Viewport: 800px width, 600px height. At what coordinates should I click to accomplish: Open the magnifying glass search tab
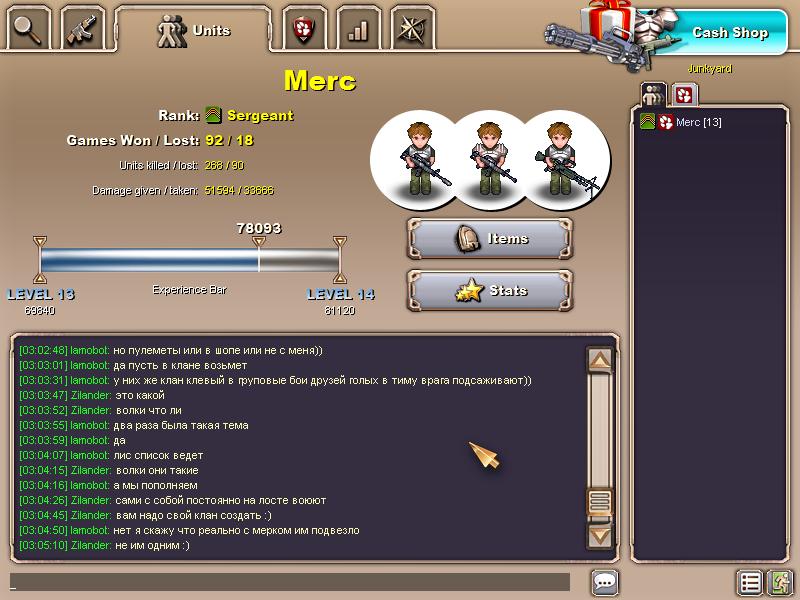coord(30,30)
